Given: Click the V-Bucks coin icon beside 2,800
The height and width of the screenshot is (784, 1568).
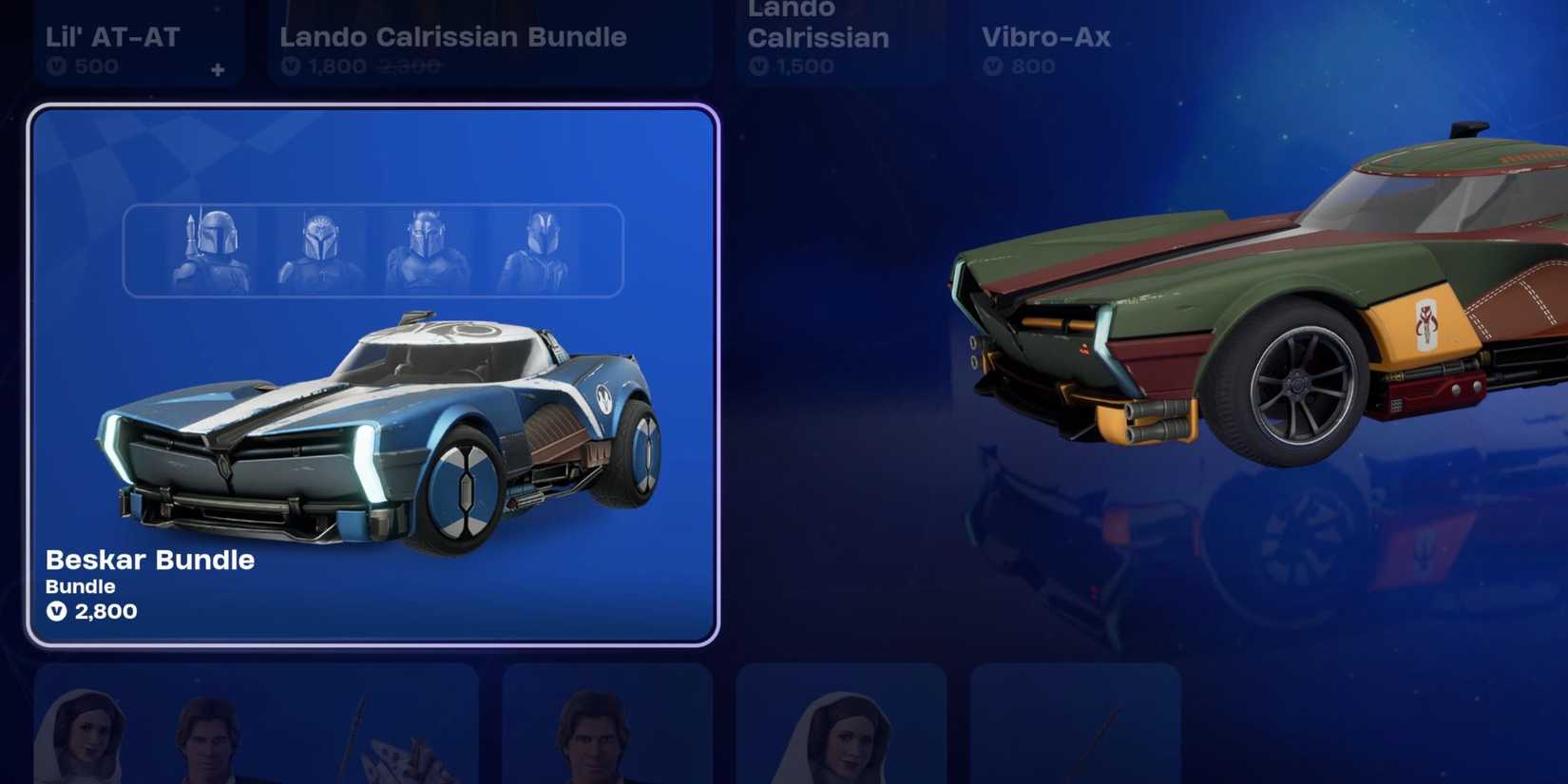Looking at the screenshot, I should [57, 612].
